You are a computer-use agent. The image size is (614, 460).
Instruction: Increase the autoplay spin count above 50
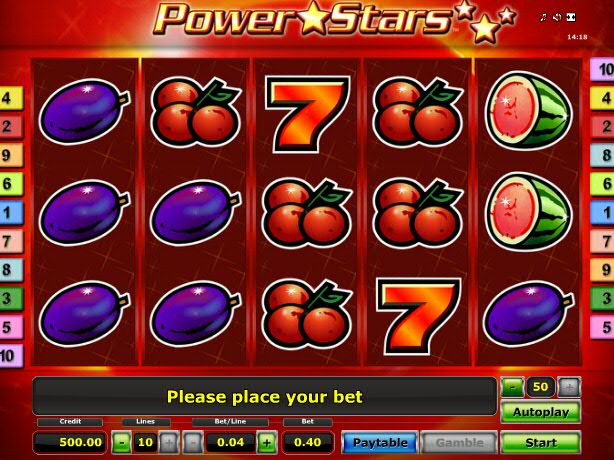568,387
